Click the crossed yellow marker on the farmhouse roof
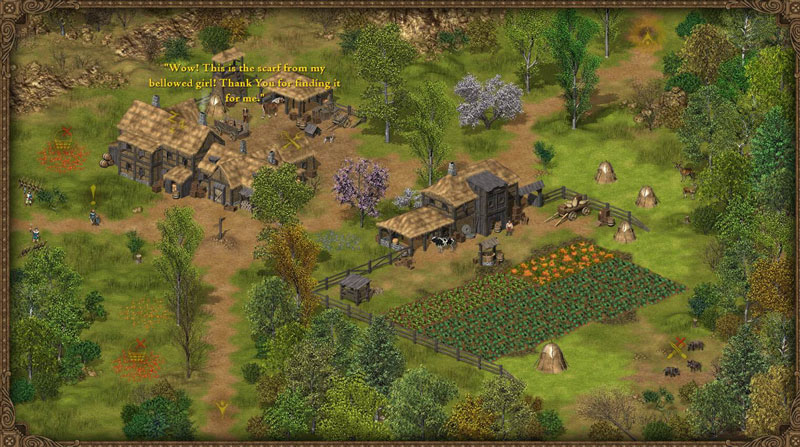800x447 pixels. (x=291, y=142)
